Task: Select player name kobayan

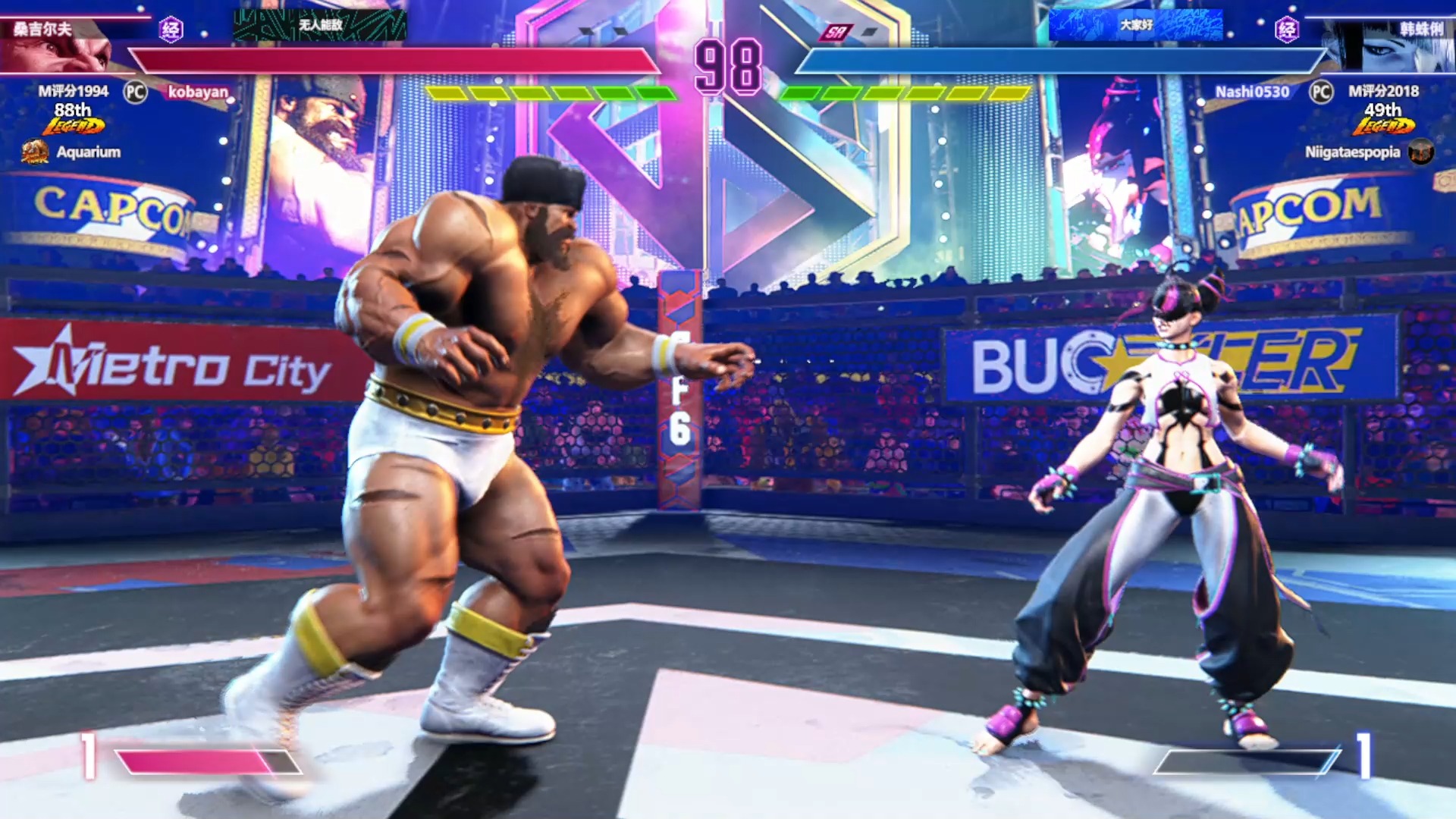Action: coord(198,92)
